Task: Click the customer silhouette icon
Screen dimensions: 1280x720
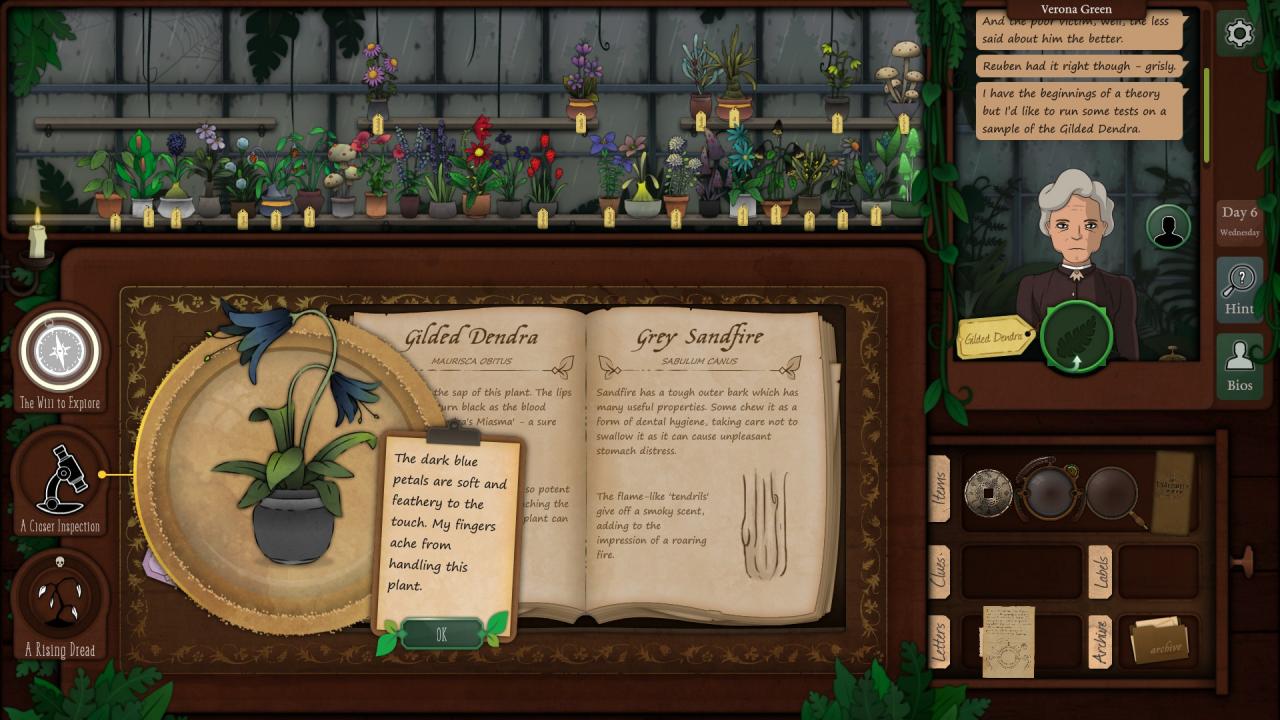Action: tap(1166, 227)
